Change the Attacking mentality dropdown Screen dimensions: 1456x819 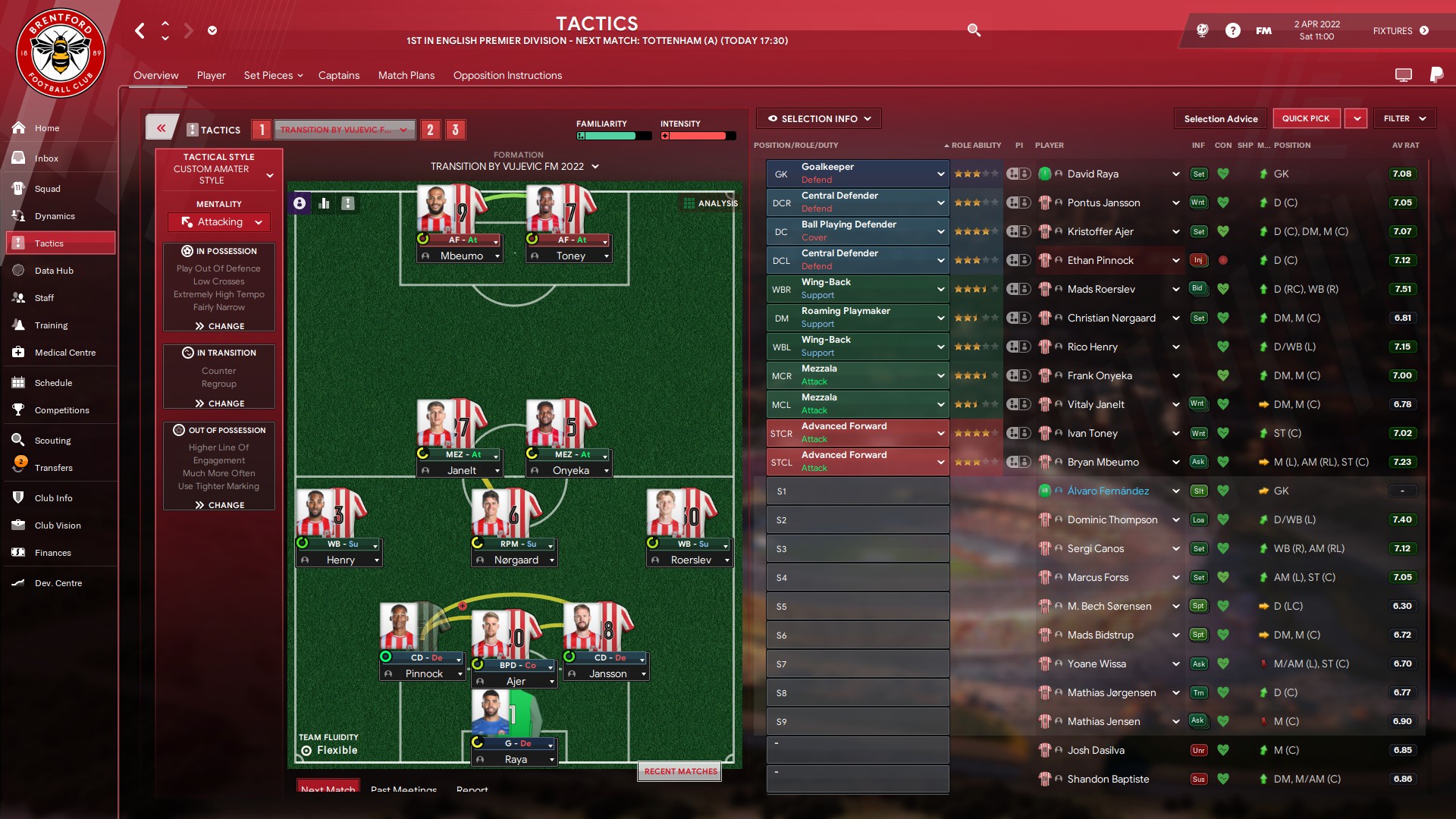pos(219,222)
